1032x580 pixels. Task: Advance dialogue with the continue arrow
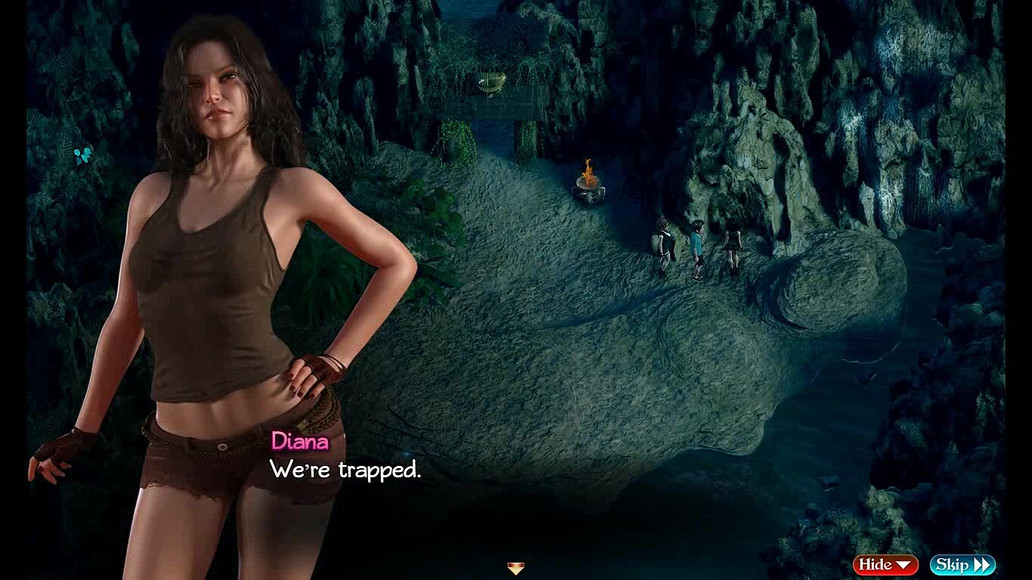[x=515, y=568]
